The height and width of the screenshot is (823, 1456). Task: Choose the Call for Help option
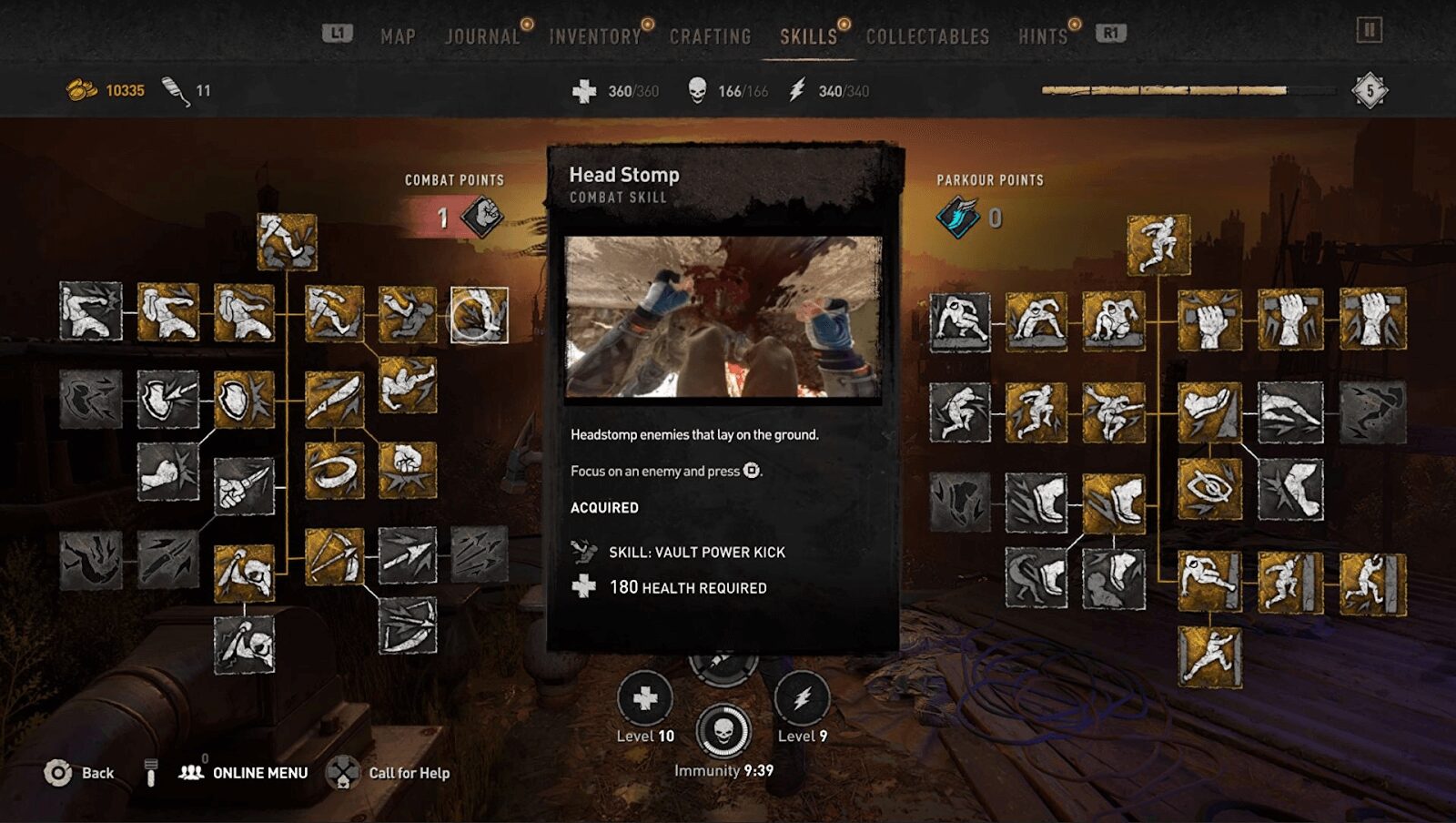pyautogui.click(x=409, y=773)
